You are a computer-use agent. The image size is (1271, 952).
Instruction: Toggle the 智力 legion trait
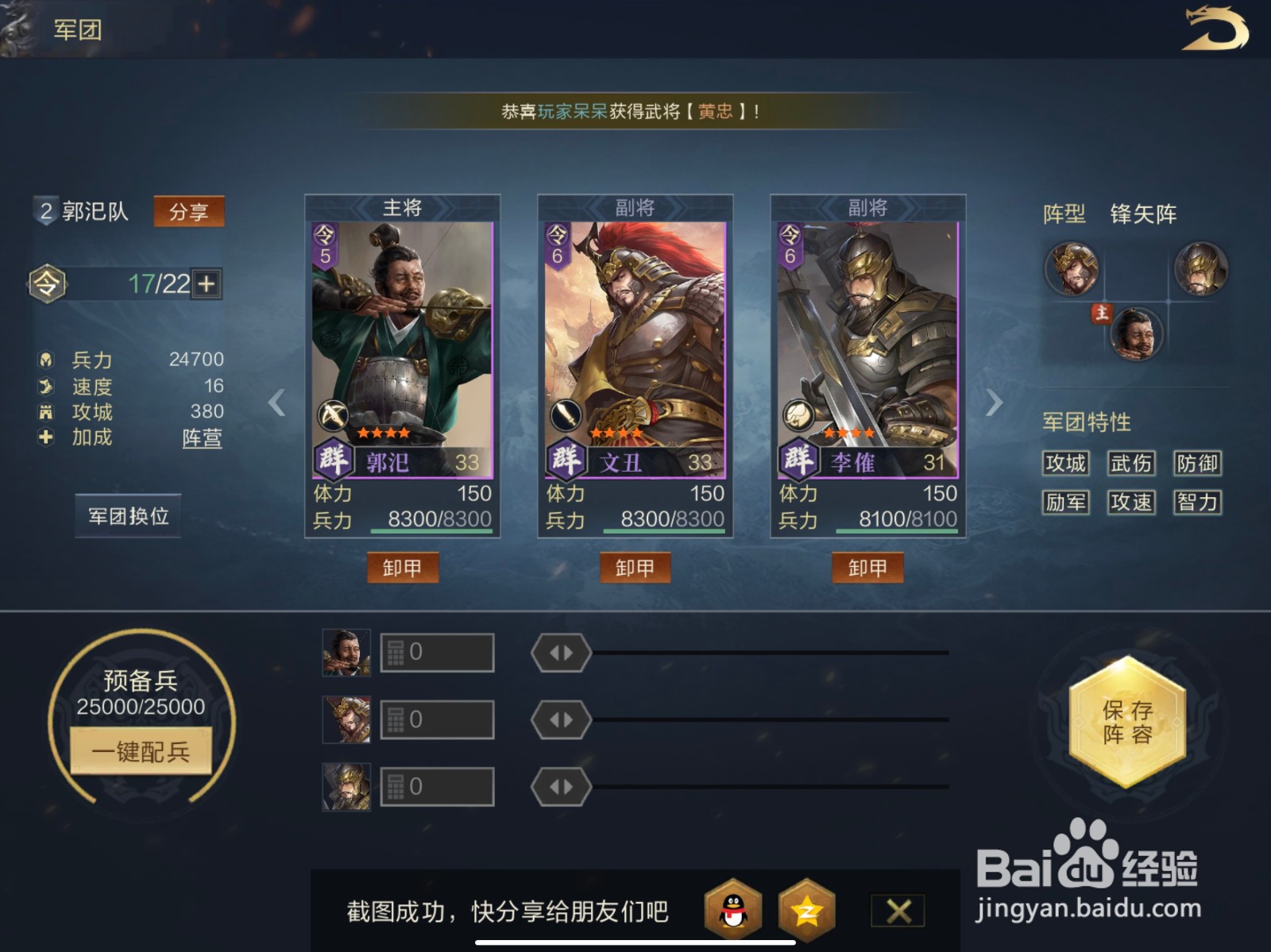(1198, 503)
